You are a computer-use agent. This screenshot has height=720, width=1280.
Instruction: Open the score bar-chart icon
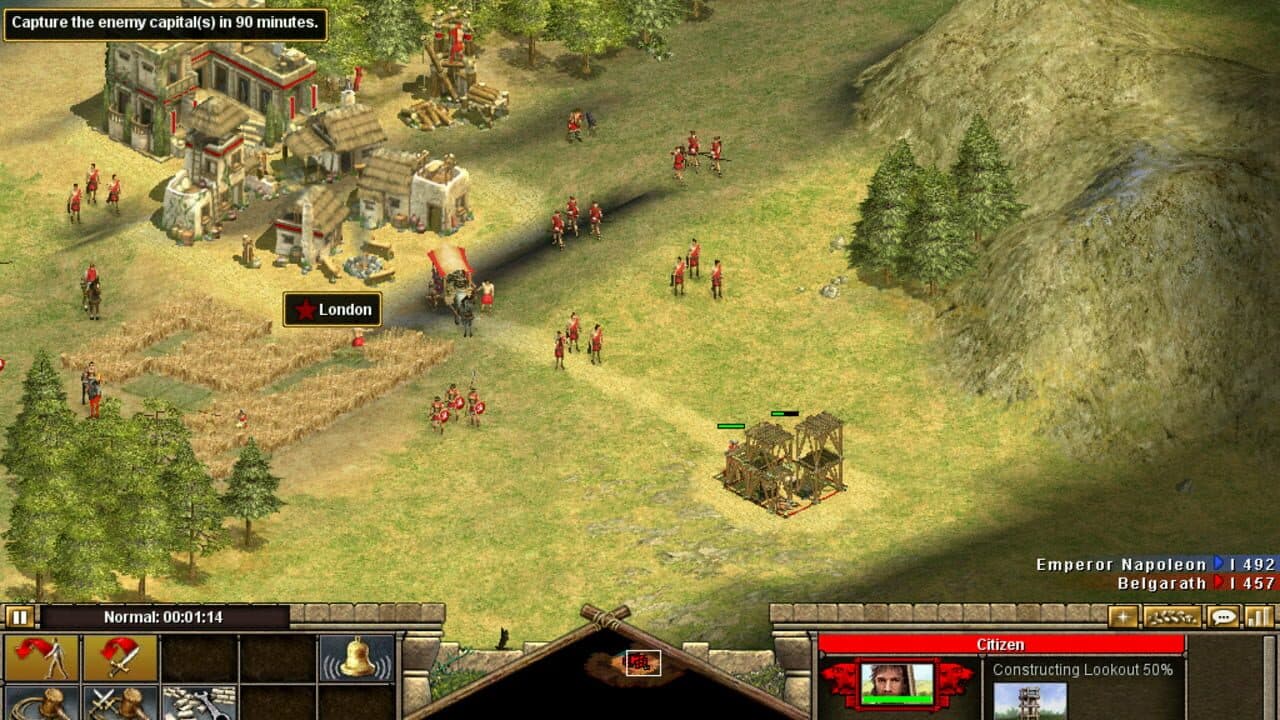pyautogui.click(x=1259, y=617)
